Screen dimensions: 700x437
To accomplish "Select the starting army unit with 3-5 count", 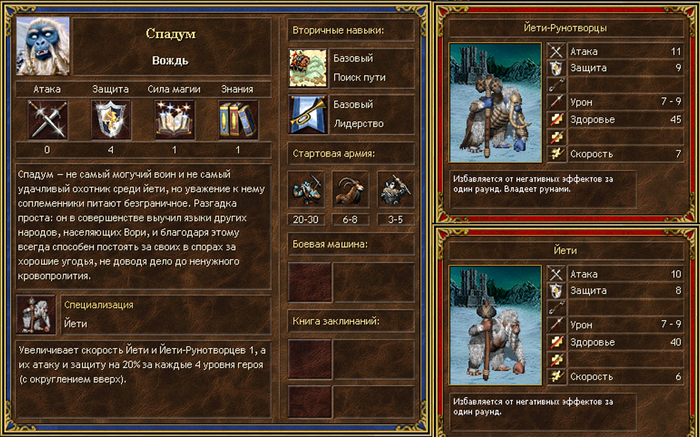I will pos(395,190).
